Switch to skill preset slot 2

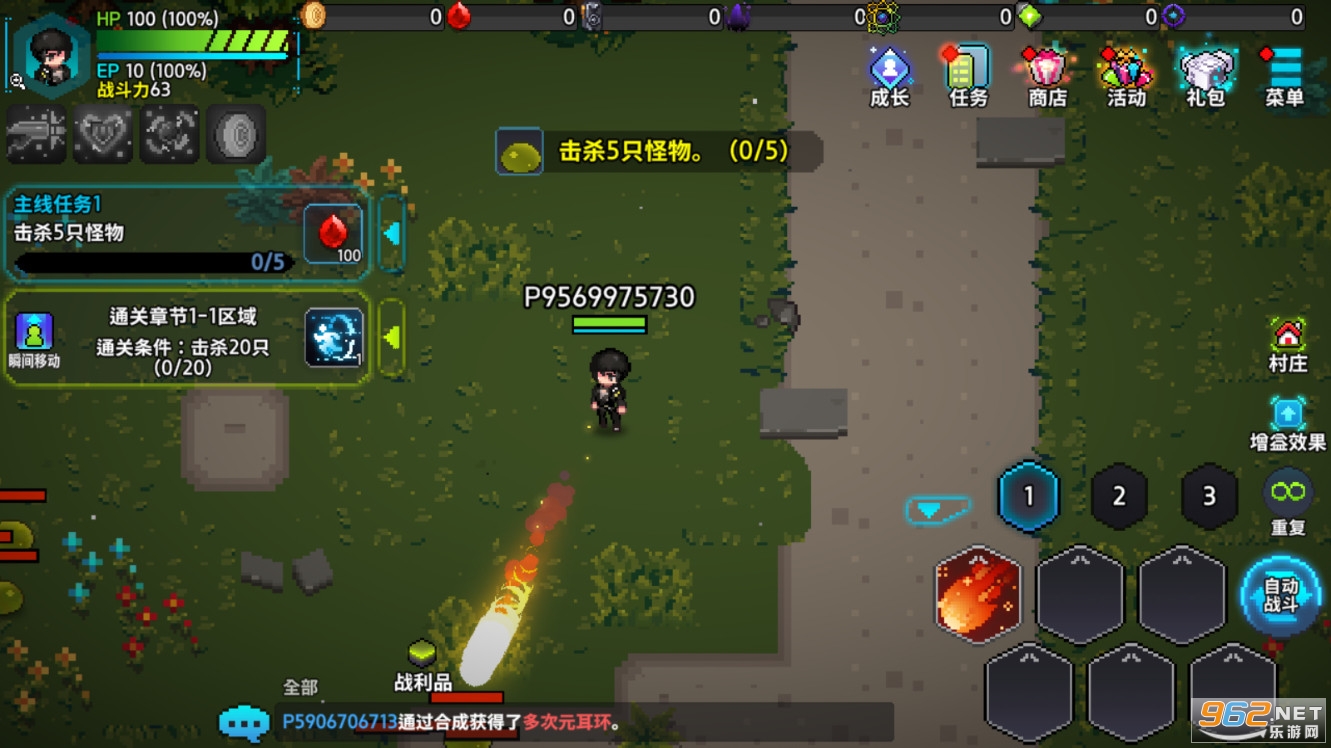(1119, 497)
